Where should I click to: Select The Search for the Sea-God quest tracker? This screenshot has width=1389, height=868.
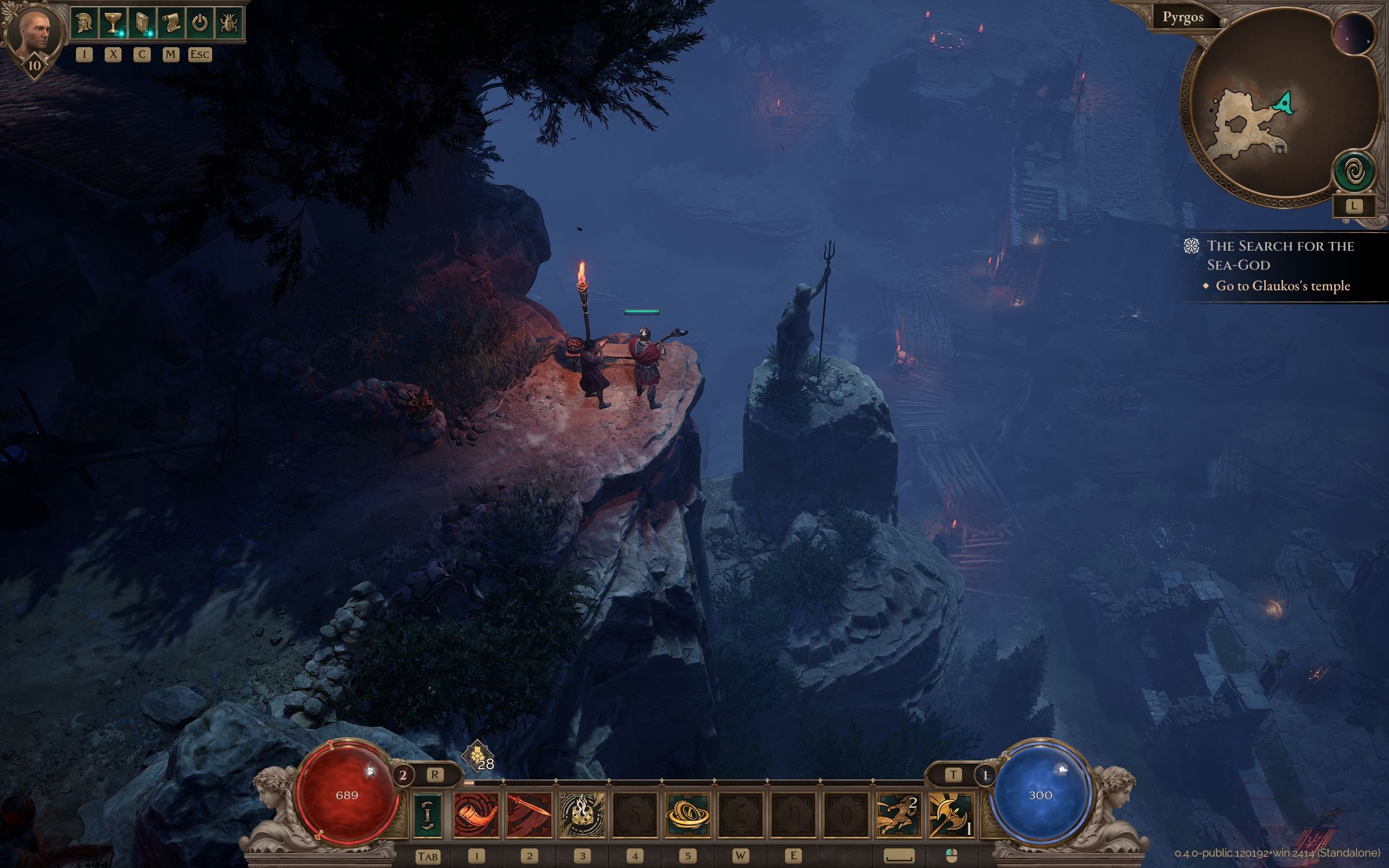1280,256
